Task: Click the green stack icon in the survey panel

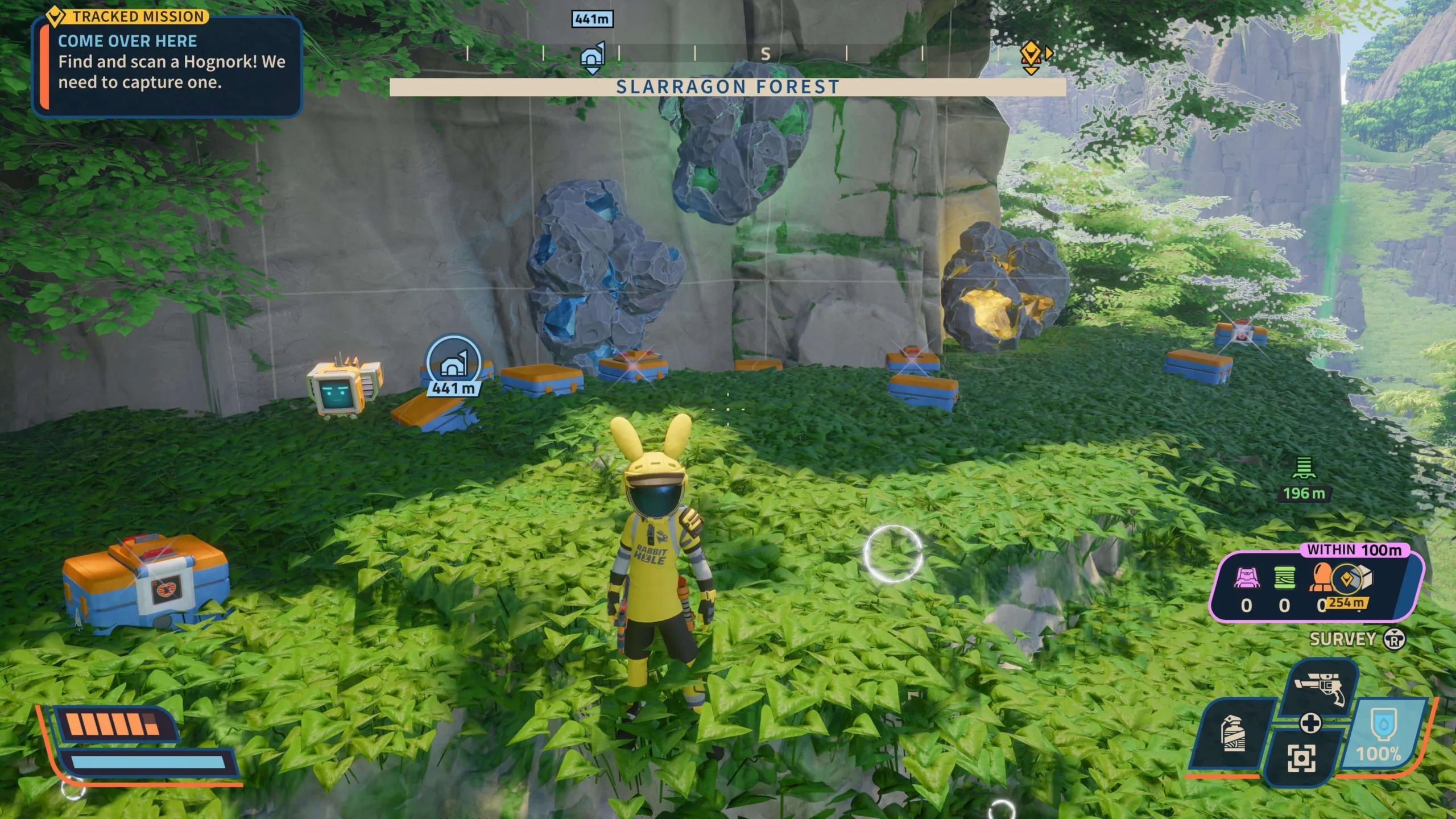Action: pos(1284,578)
